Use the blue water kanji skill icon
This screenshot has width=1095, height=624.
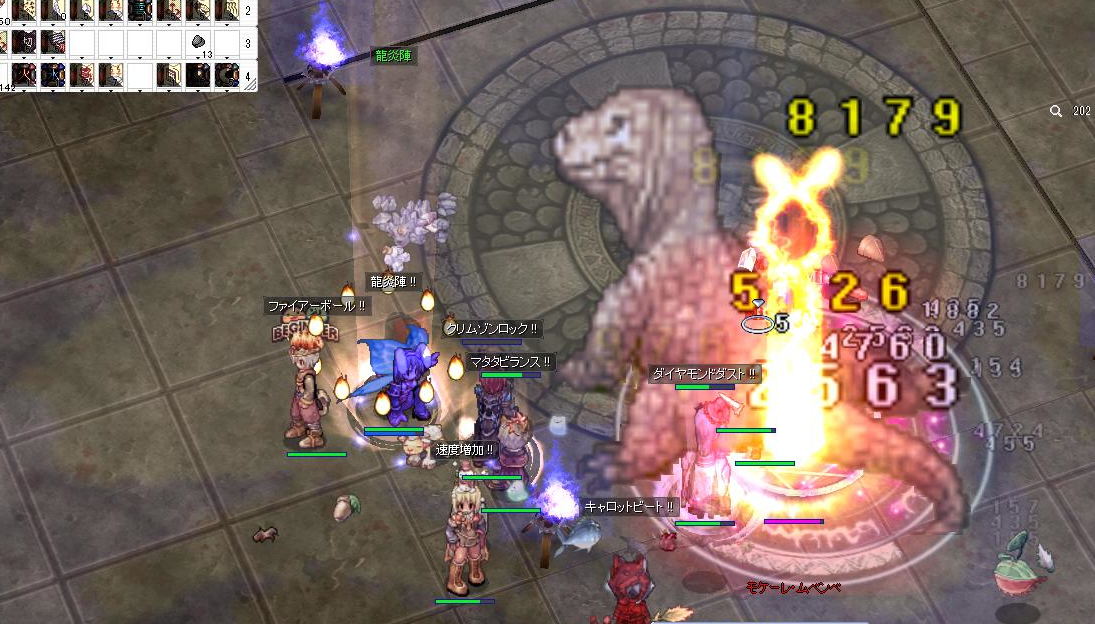point(52,73)
